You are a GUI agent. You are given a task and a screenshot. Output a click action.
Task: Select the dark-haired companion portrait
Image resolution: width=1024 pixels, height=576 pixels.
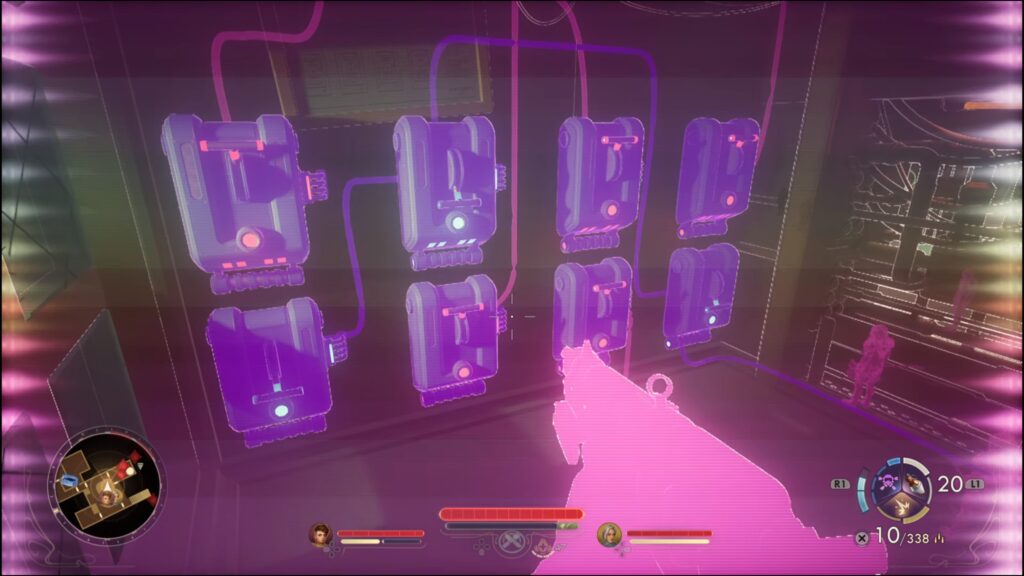(x=320, y=535)
